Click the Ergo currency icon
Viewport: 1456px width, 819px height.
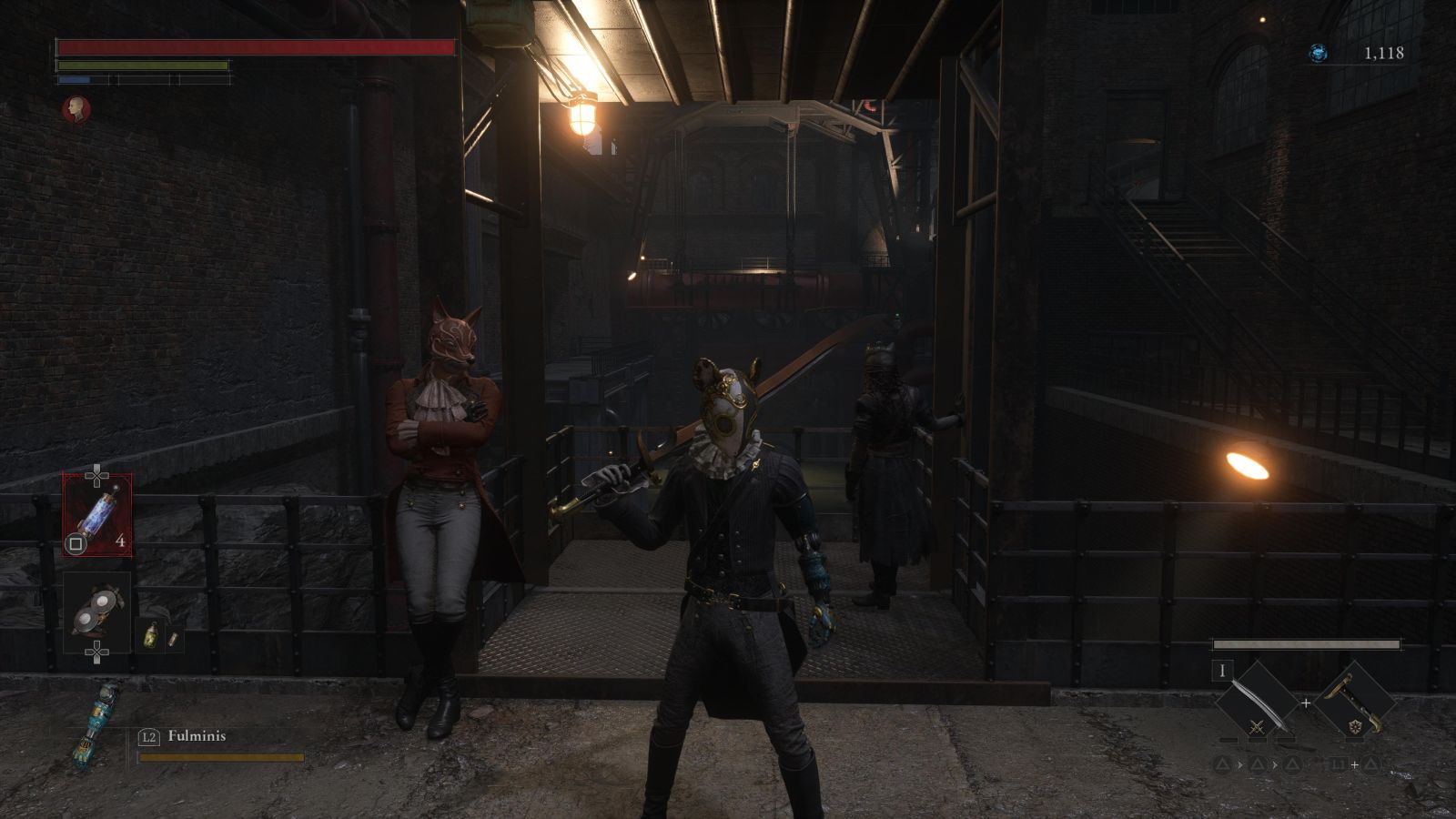1318,54
